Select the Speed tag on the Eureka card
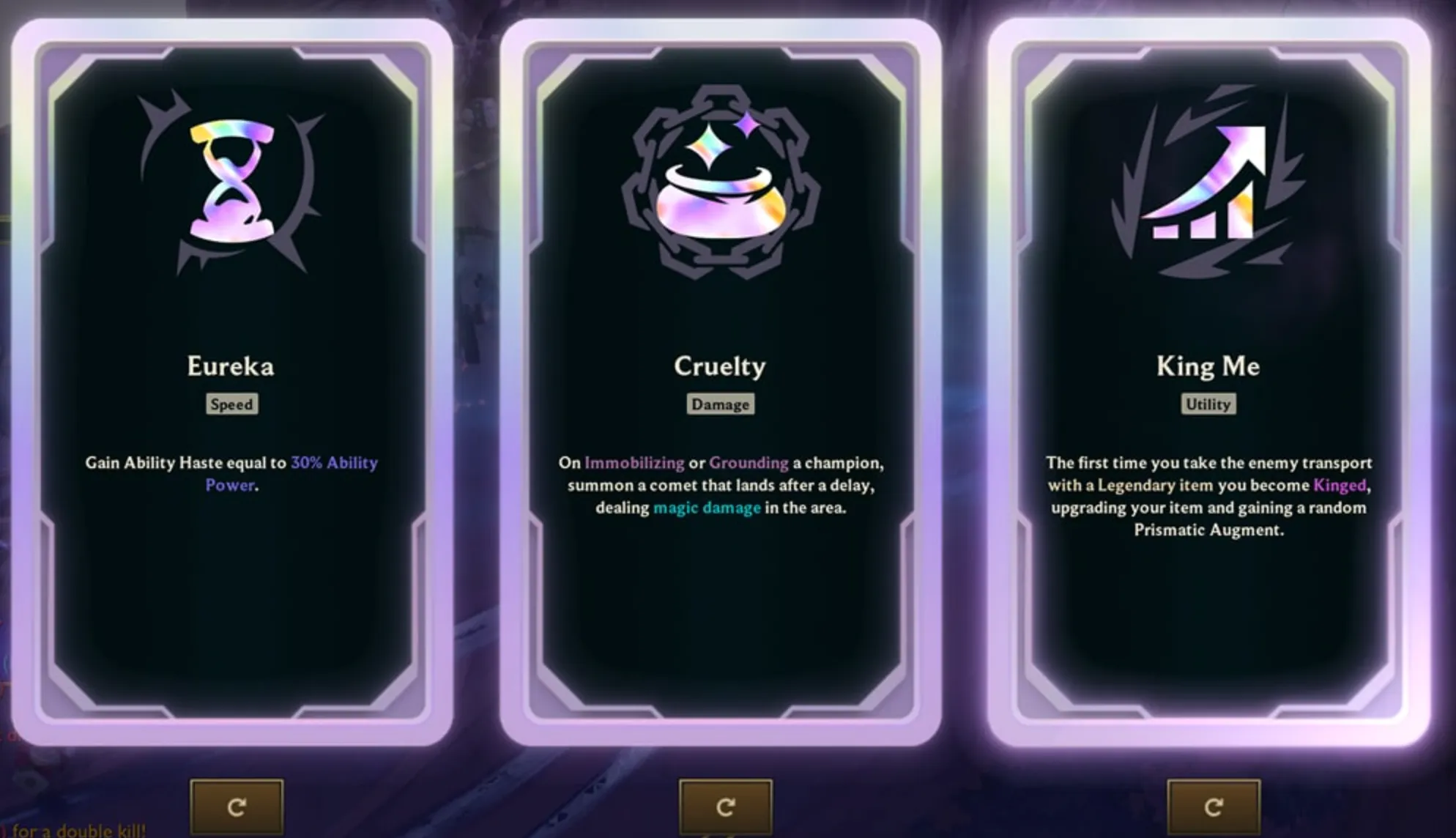Screen dimensions: 1456x838 click(231, 404)
